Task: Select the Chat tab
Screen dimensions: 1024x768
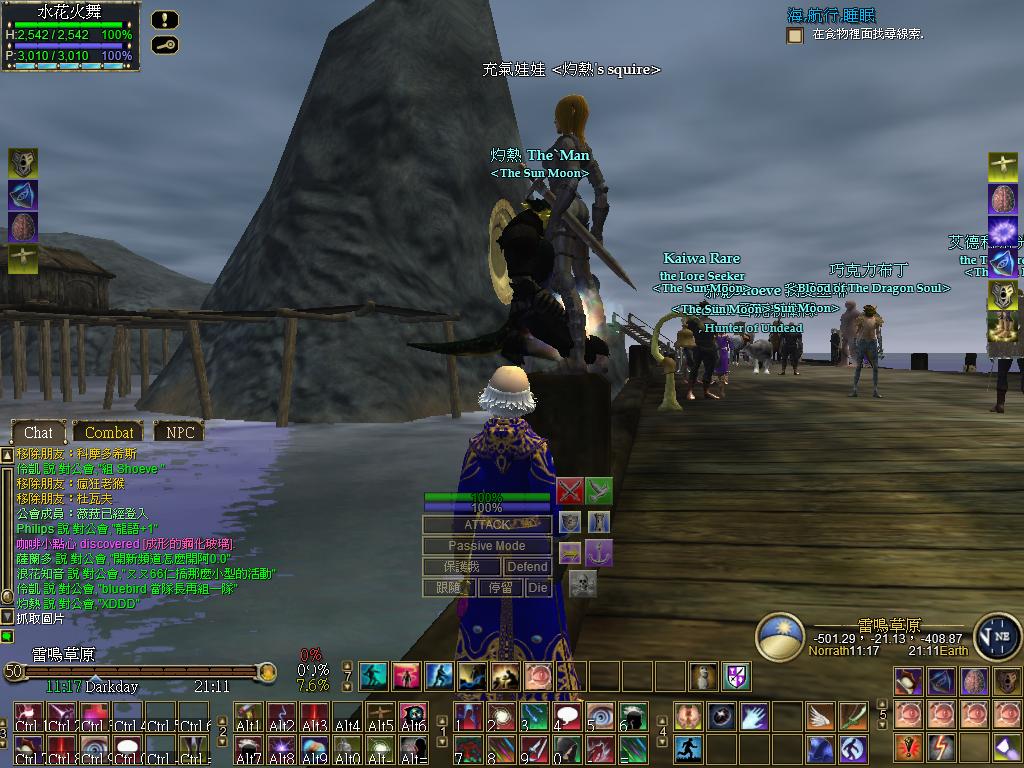Action: coord(38,432)
